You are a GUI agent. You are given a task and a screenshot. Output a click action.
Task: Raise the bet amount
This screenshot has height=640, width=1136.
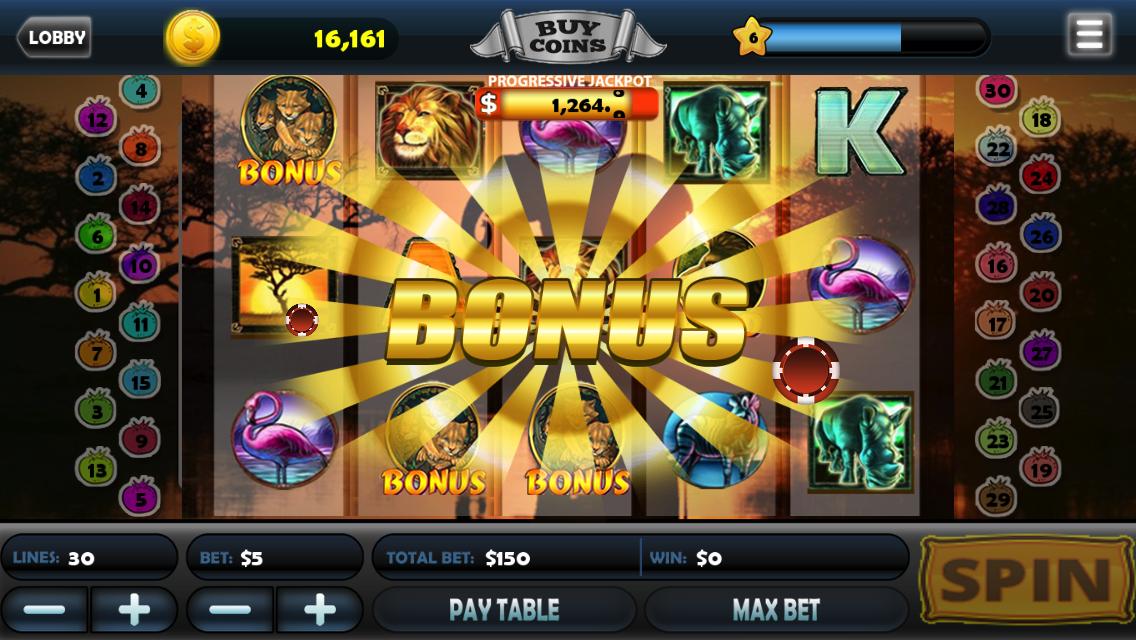320,609
